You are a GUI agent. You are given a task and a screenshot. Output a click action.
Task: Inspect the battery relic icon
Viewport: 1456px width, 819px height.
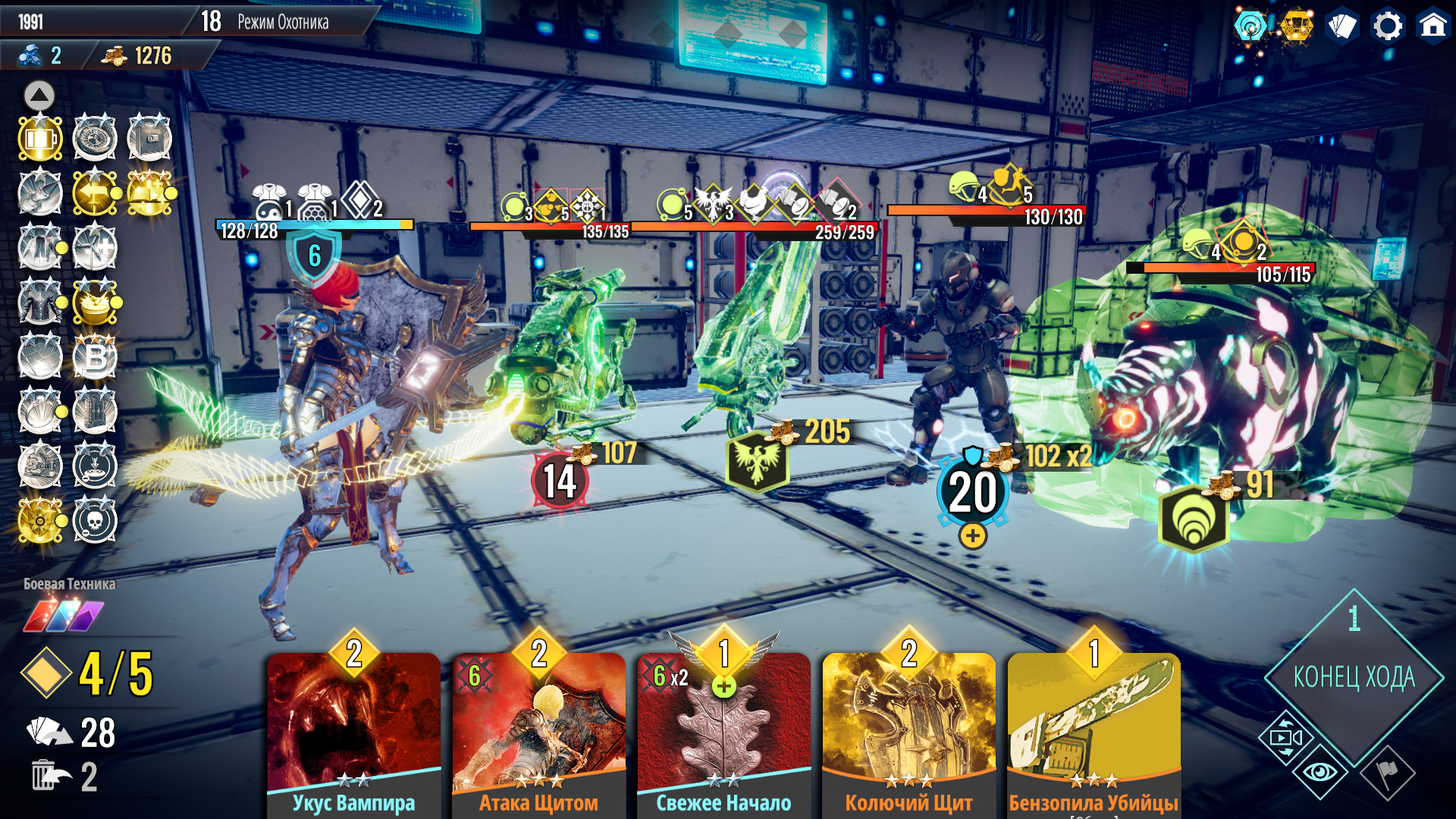pyautogui.click(x=40, y=139)
